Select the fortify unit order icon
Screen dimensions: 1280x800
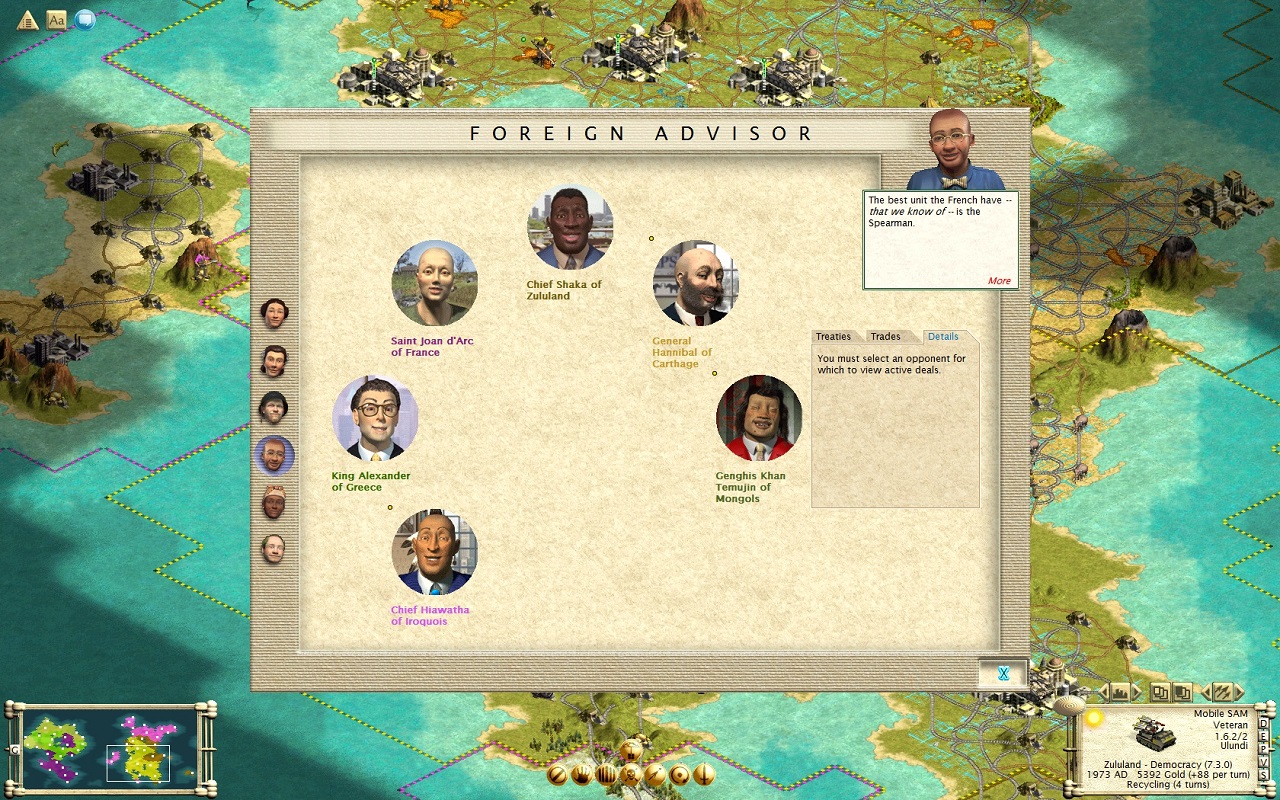[x=607, y=773]
